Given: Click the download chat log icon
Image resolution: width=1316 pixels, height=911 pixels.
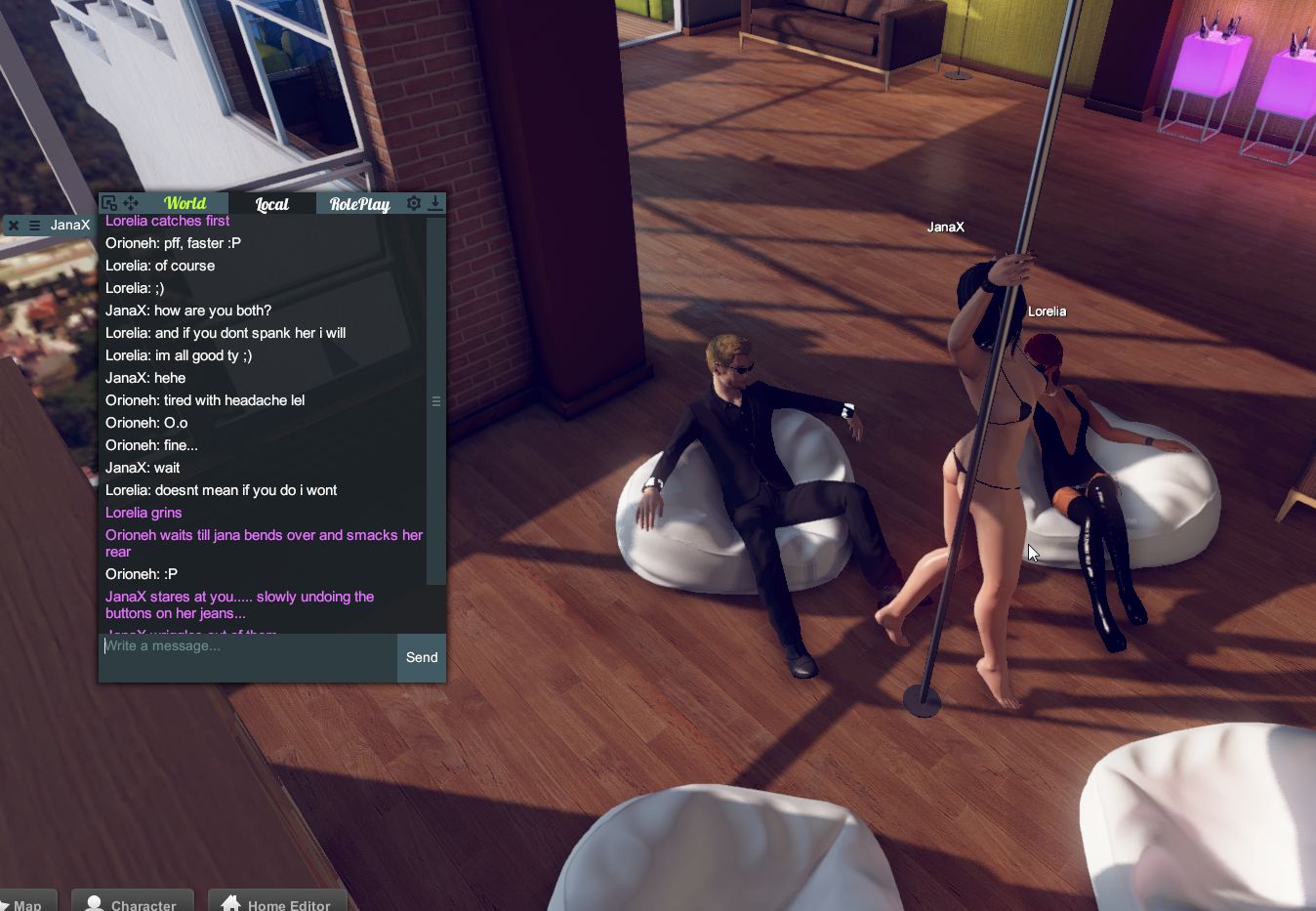Looking at the screenshot, I should pyautogui.click(x=435, y=203).
